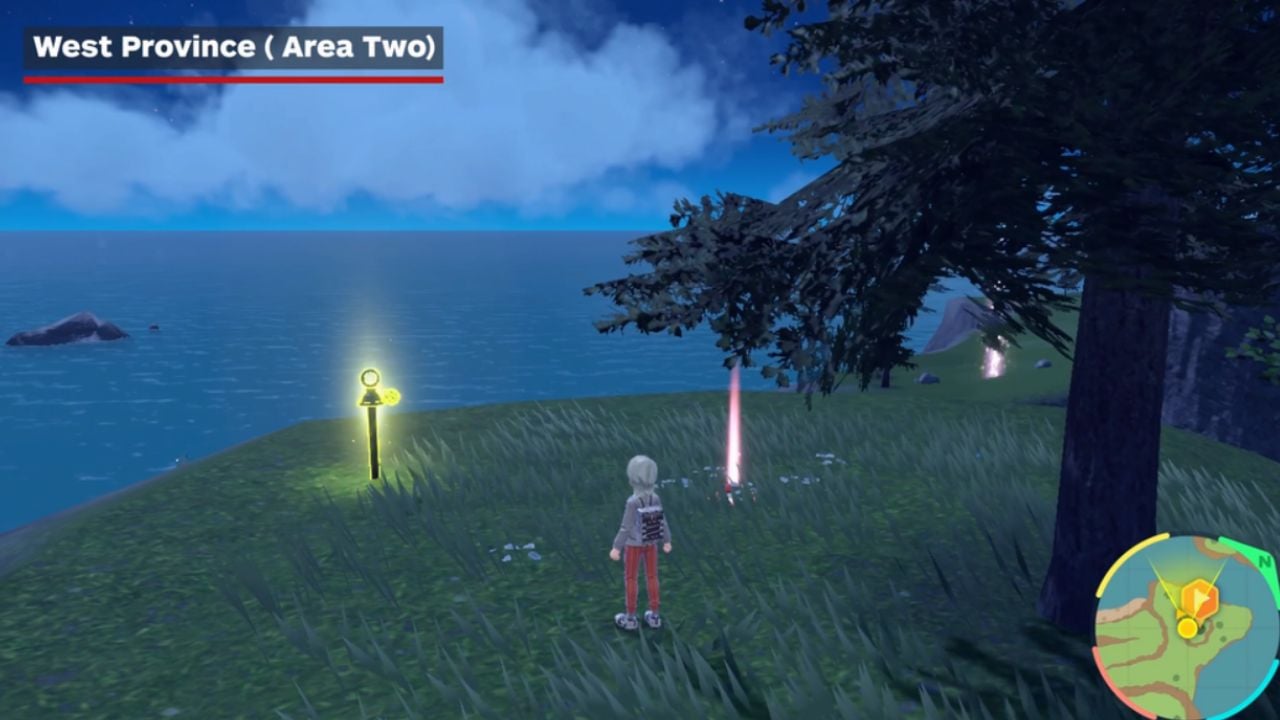Viewport: 1280px width, 720px height.
Task: Select the orange hexagon marker on the minimap
Action: tap(1198, 601)
